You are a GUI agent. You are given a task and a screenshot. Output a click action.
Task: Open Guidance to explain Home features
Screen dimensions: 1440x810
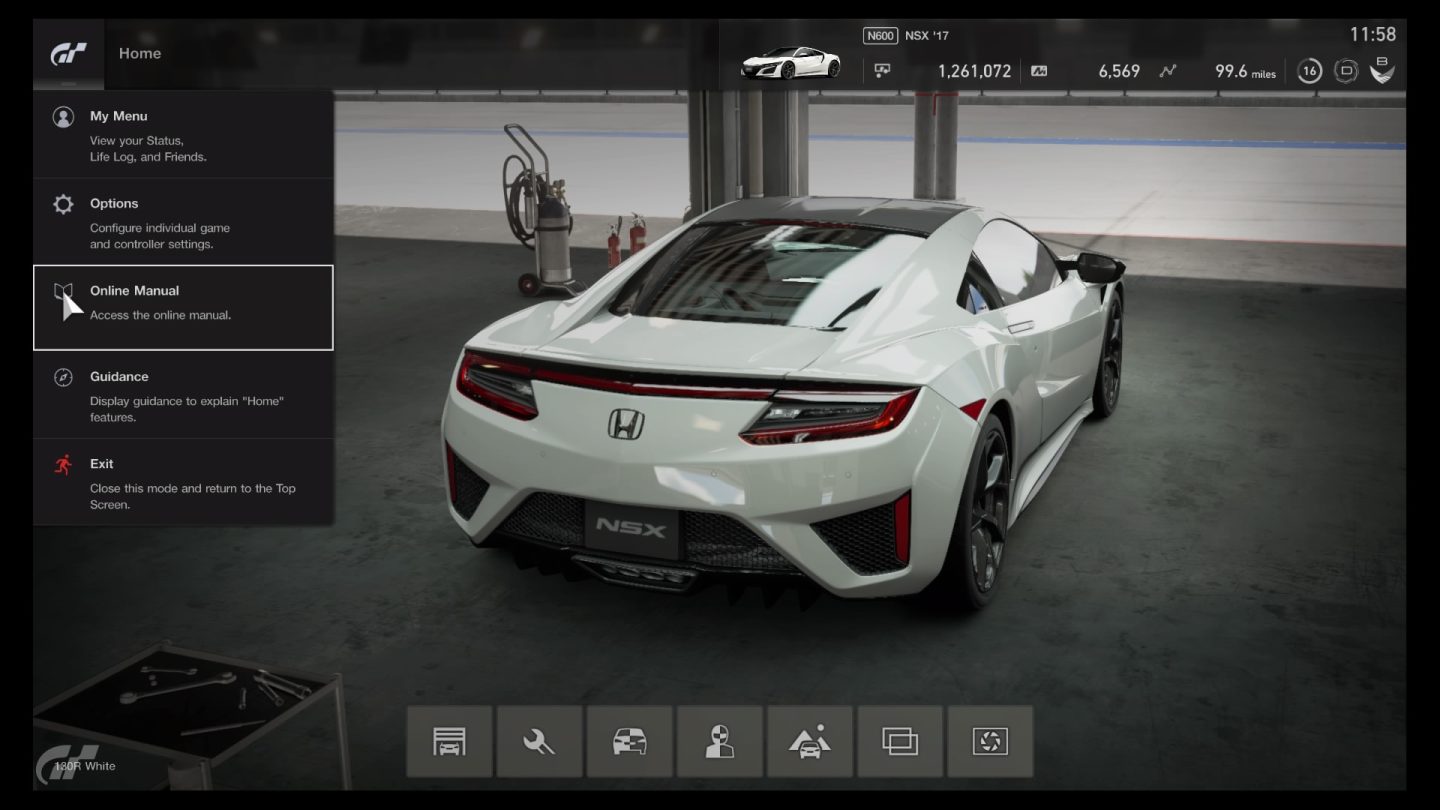coord(119,377)
